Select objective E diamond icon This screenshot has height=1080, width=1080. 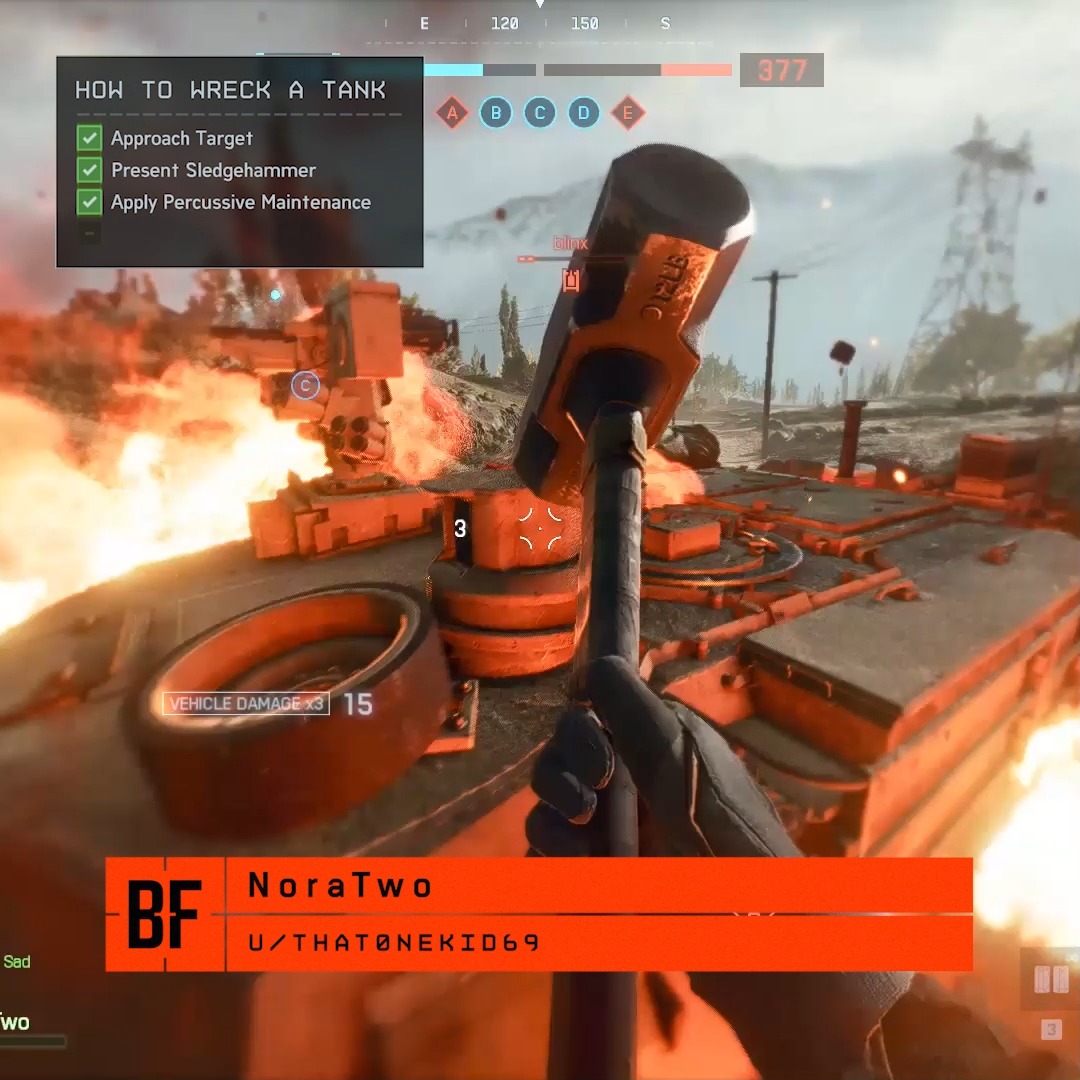coord(628,113)
